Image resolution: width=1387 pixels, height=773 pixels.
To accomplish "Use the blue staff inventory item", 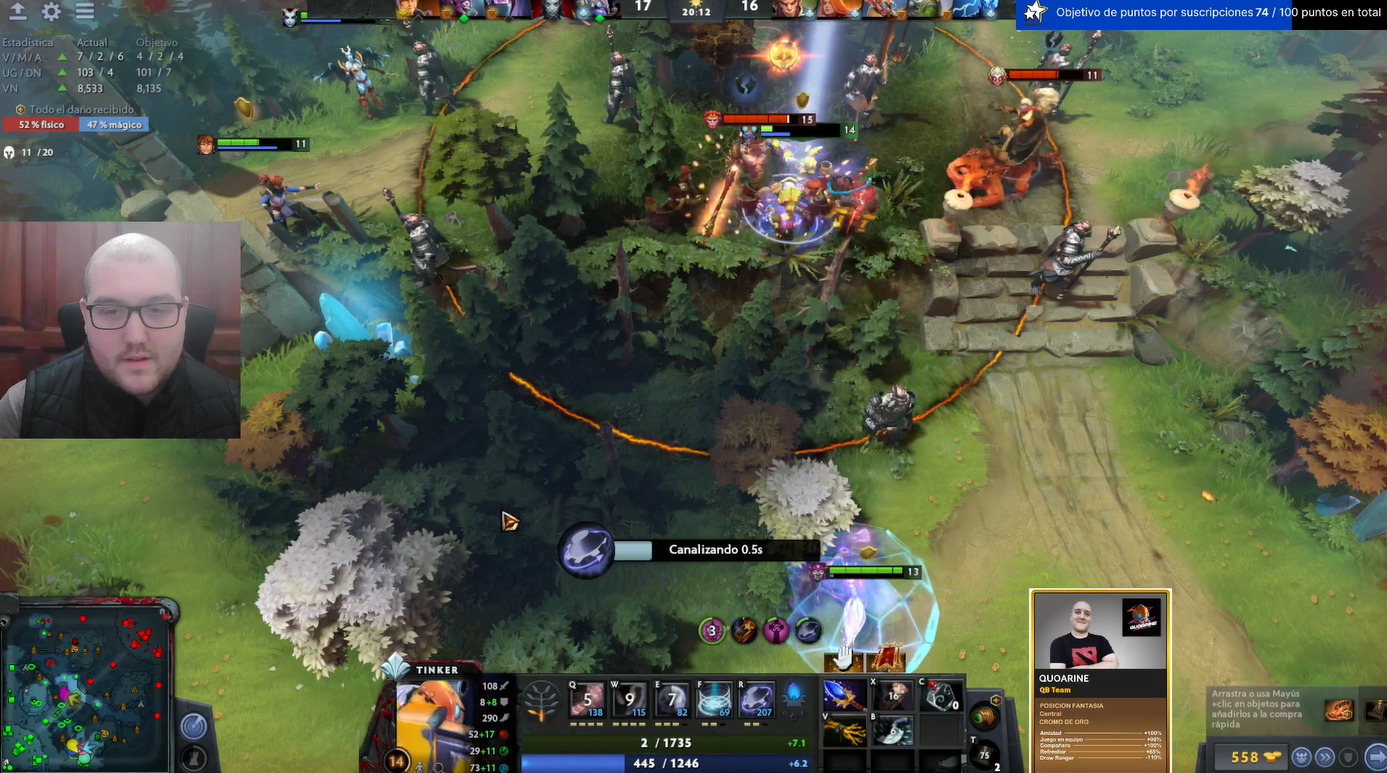I will pos(844,695).
